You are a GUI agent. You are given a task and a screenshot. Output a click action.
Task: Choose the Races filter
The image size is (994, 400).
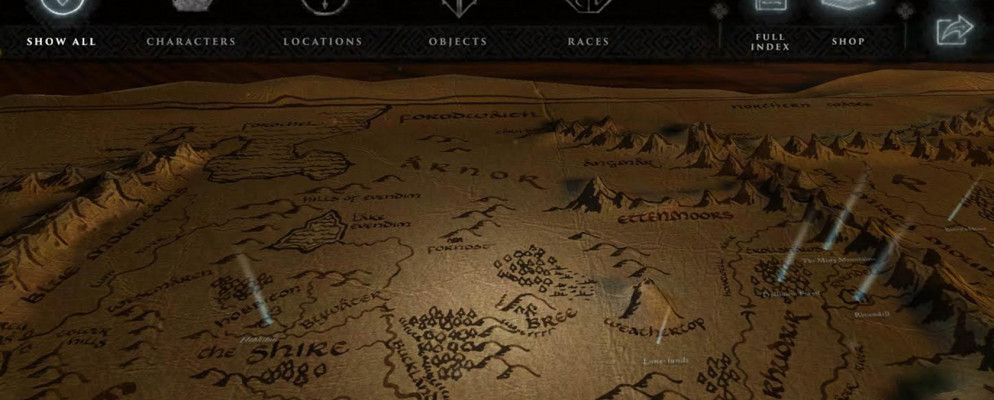[588, 41]
